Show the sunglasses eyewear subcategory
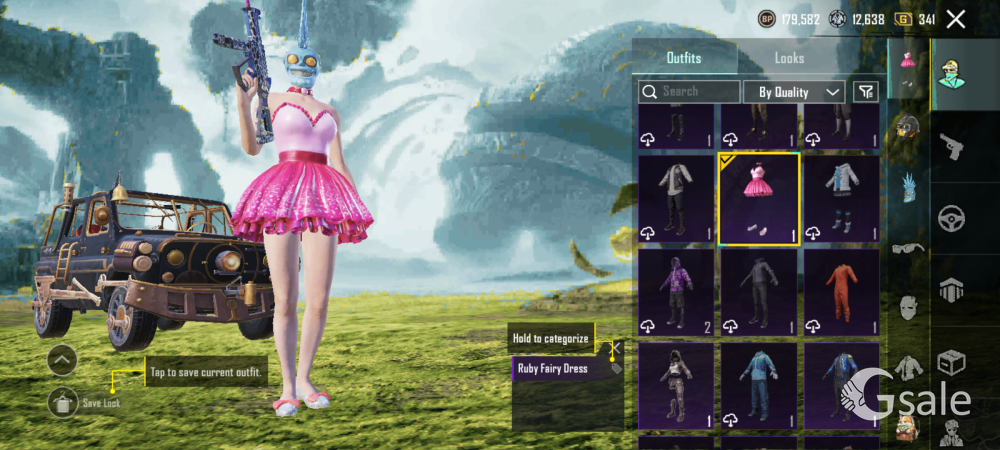 (907, 248)
